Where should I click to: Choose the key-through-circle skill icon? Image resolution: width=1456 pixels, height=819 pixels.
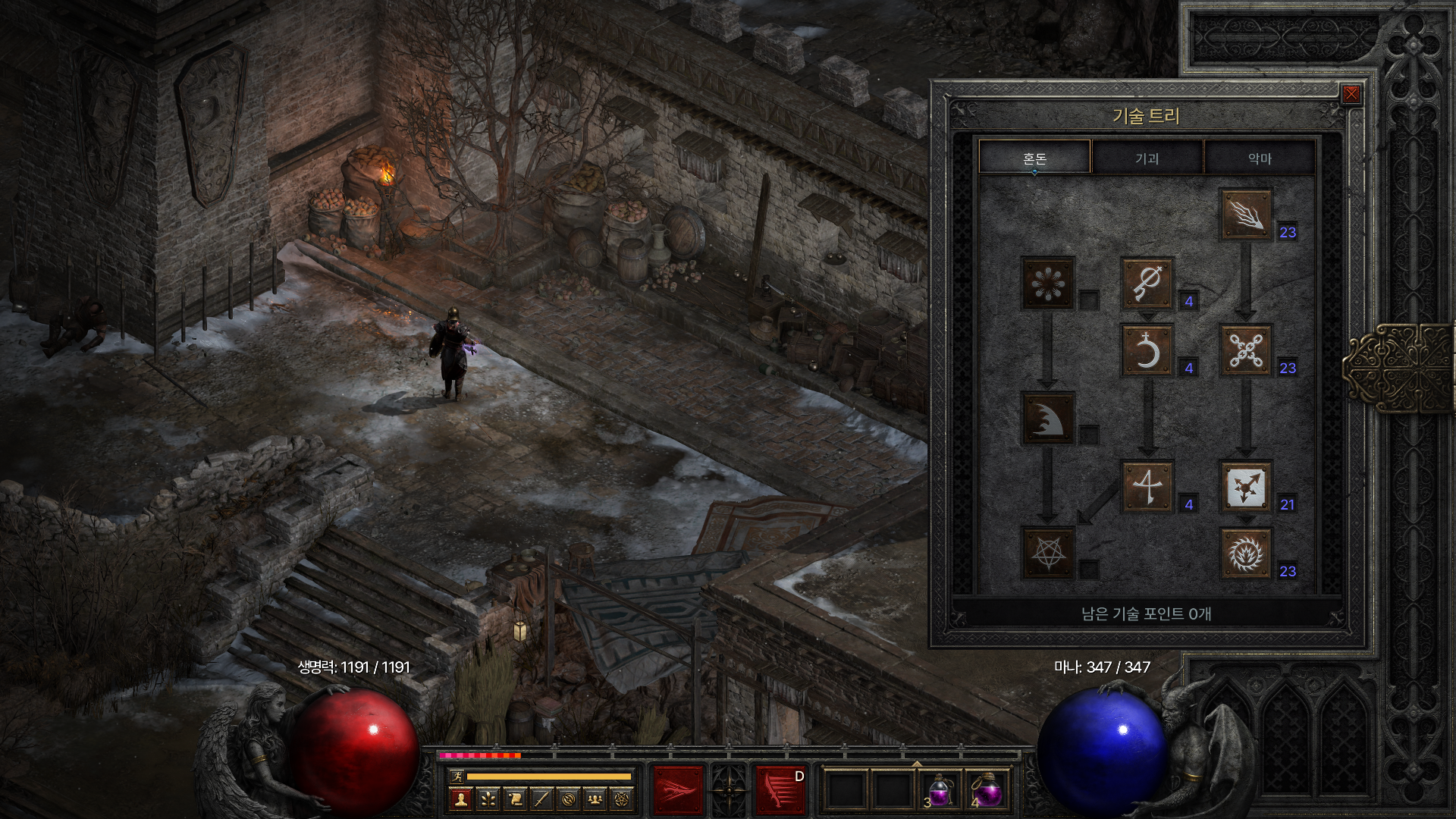1147,284
